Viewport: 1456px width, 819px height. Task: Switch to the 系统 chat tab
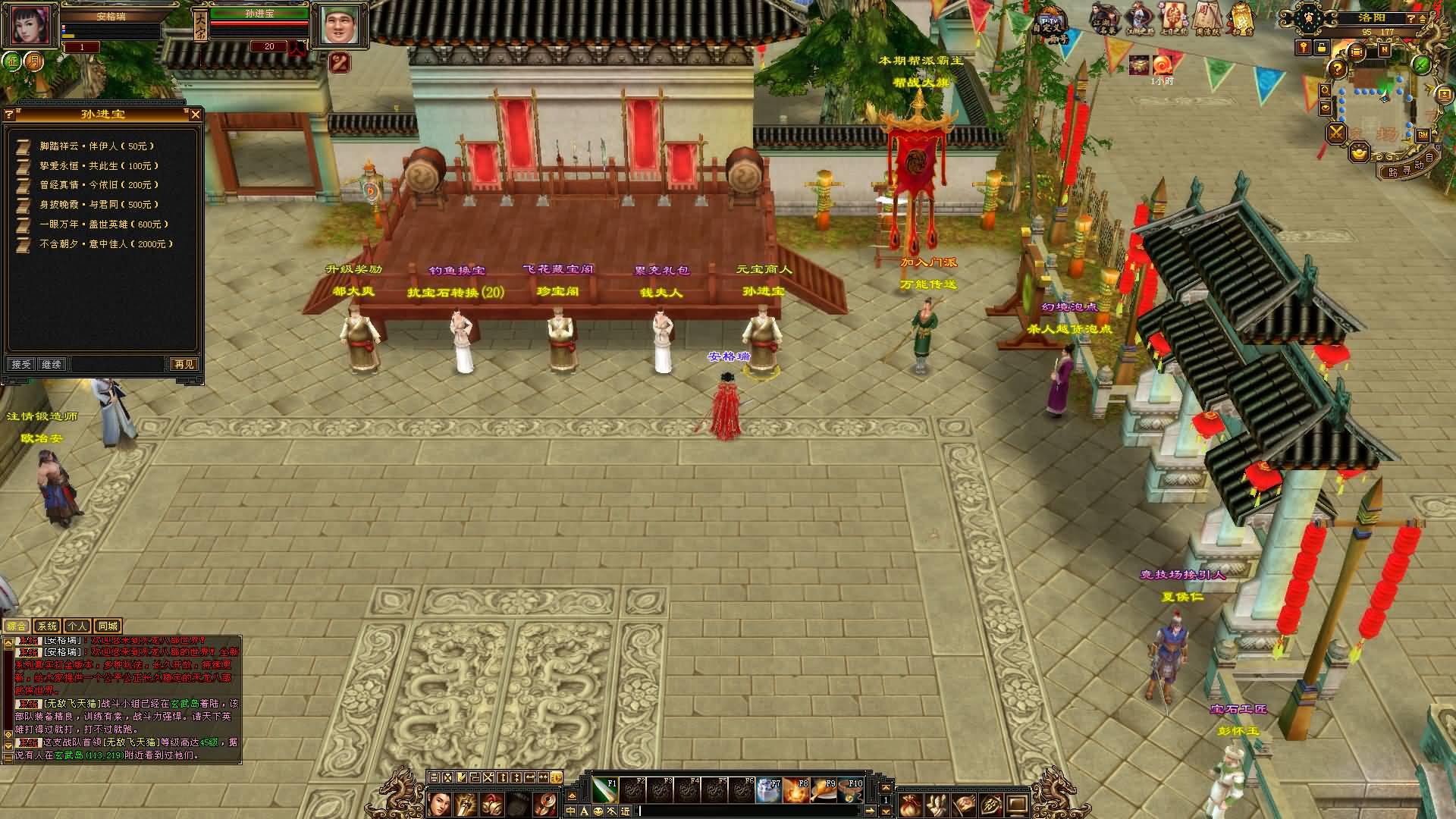[x=47, y=626]
